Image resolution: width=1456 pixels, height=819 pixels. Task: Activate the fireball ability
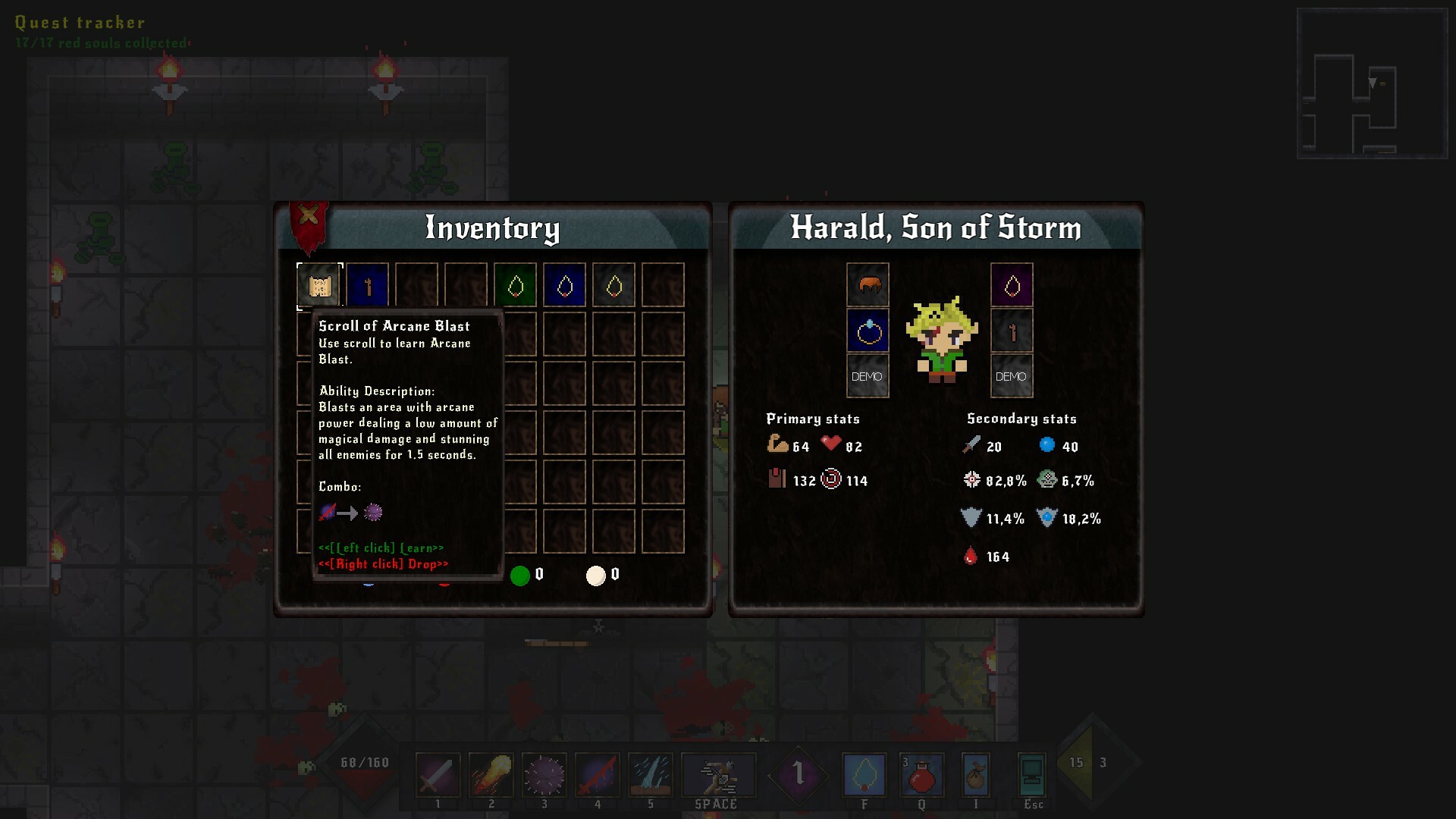click(491, 775)
